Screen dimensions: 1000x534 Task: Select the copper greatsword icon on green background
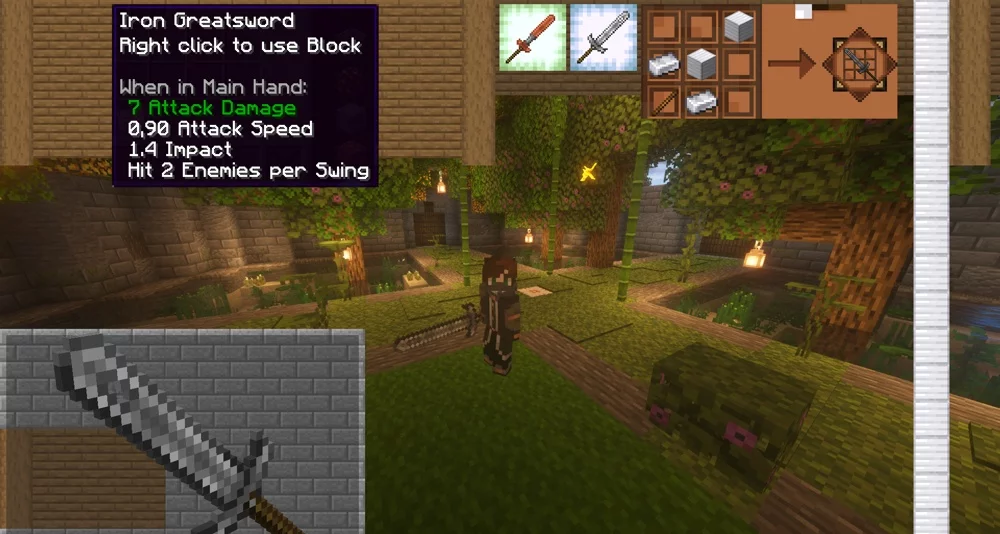coord(532,38)
